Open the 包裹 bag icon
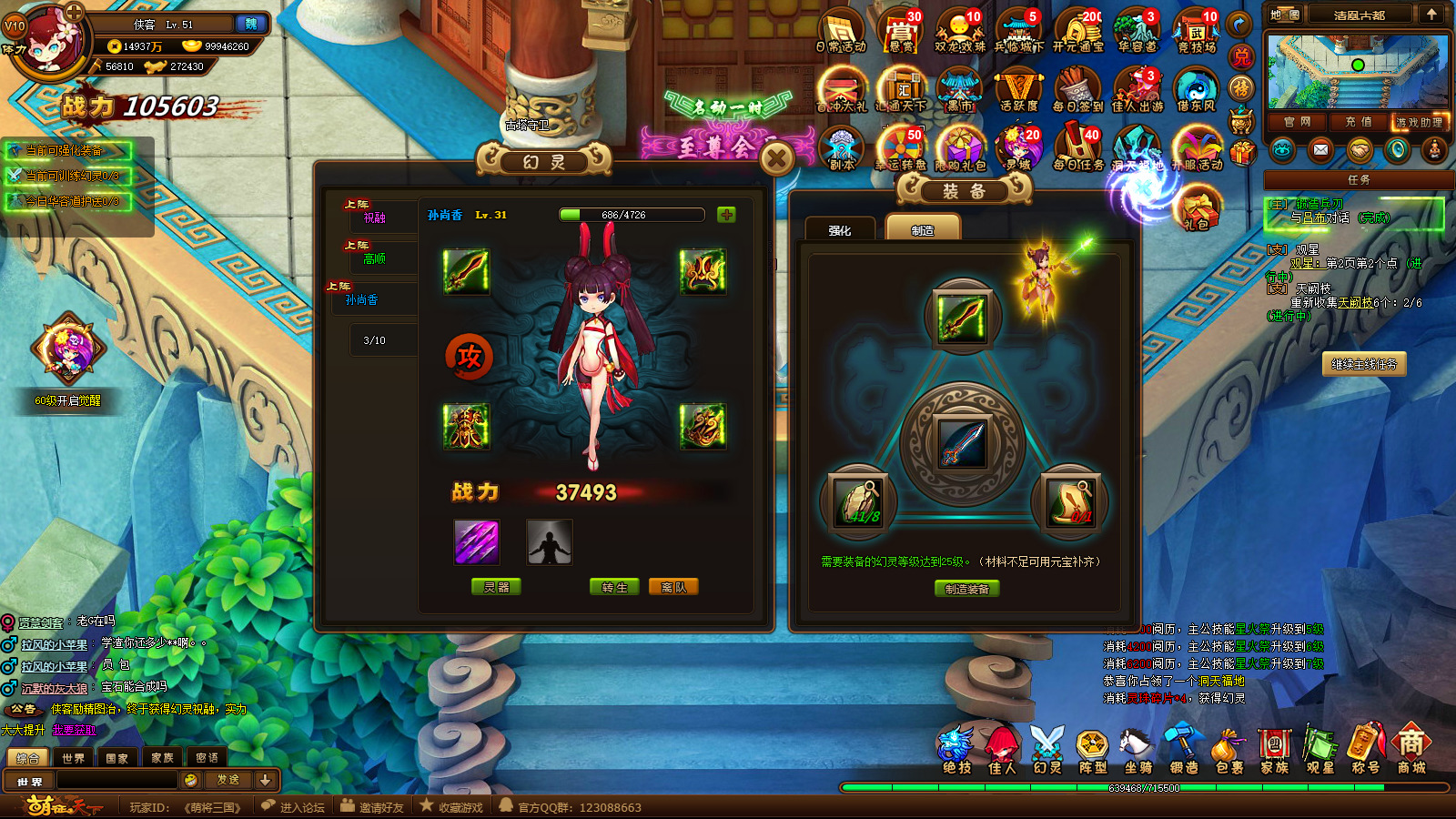The height and width of the screenshot is (819, 1456). [1228, 750]
